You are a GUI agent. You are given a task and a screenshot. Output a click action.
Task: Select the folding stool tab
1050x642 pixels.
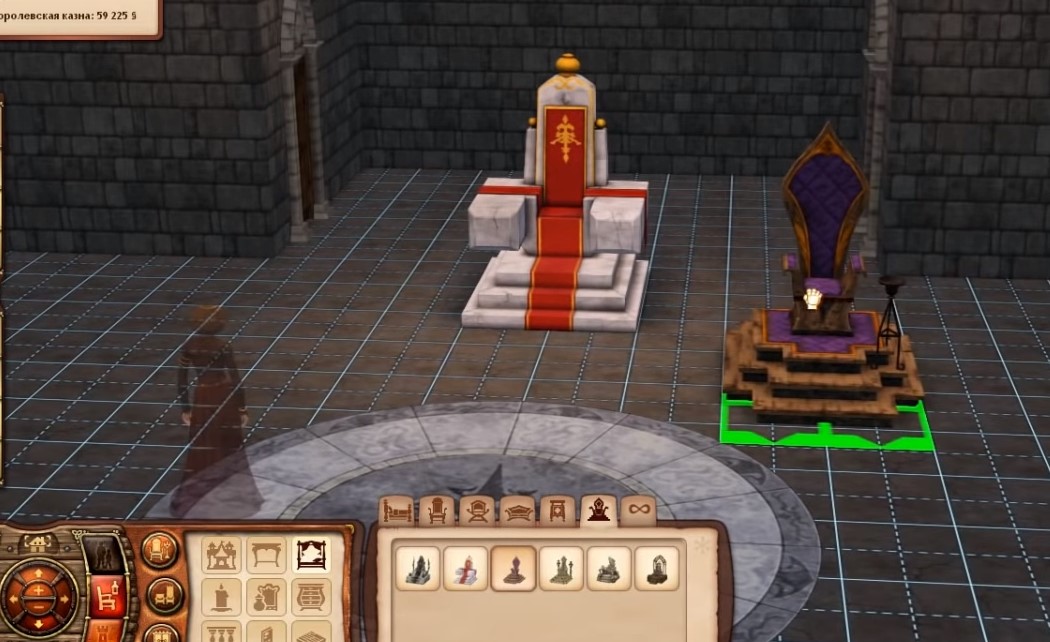(477, 510)
